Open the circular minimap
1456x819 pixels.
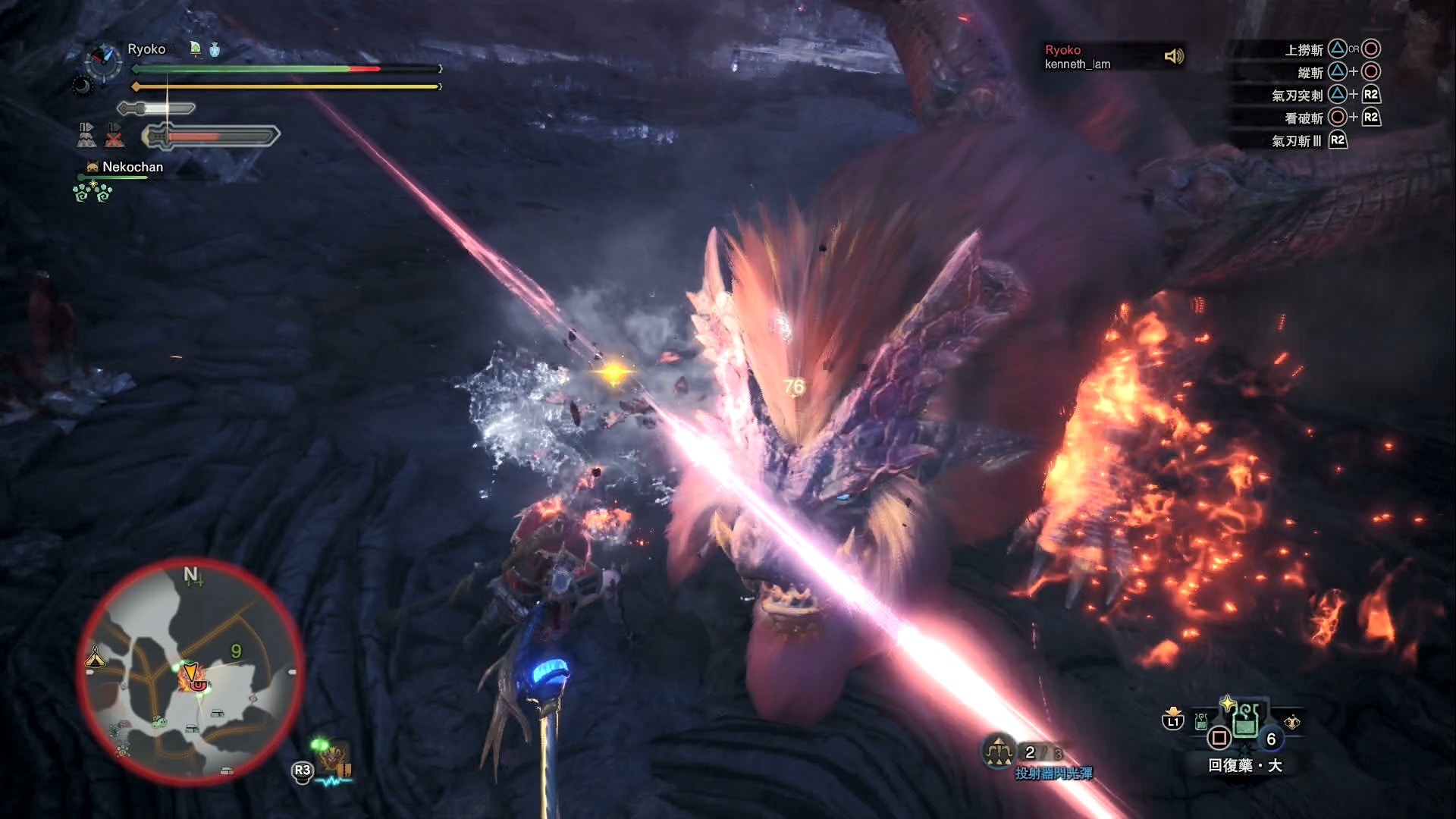click(190, 671)
